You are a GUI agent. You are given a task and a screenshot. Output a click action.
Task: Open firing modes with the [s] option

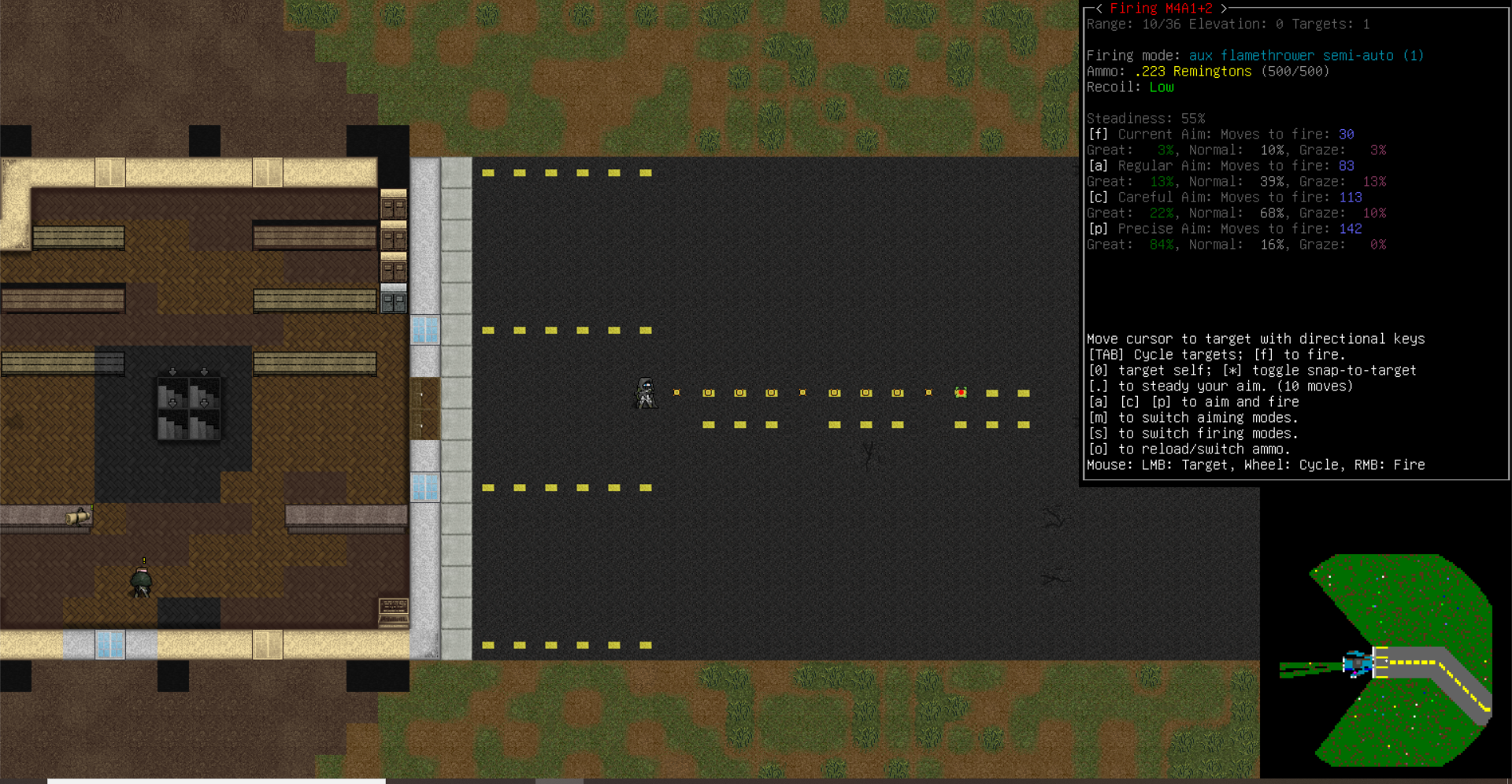(1099, 433)
